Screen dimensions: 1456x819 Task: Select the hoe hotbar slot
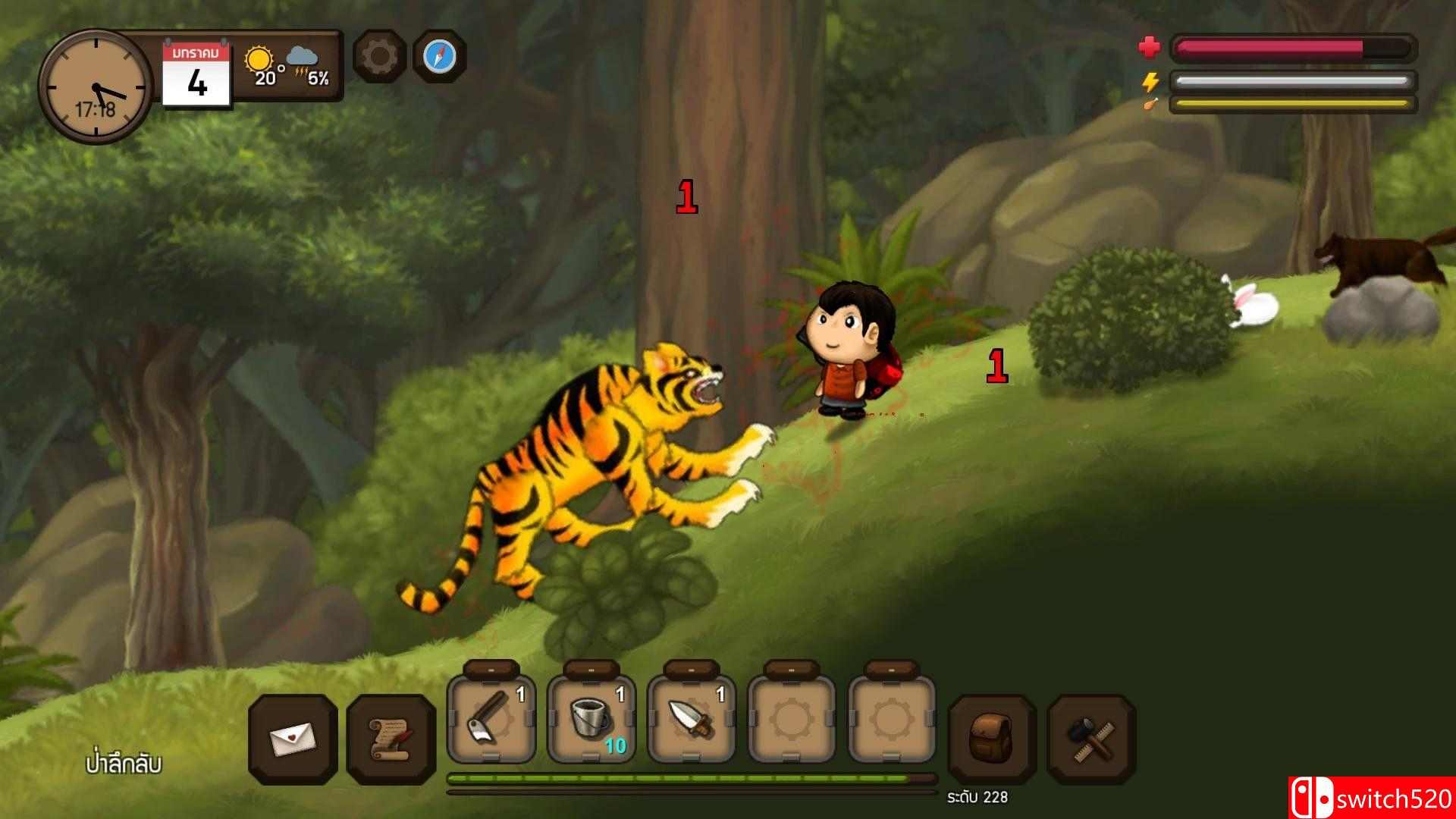click(x=491, y=719)
